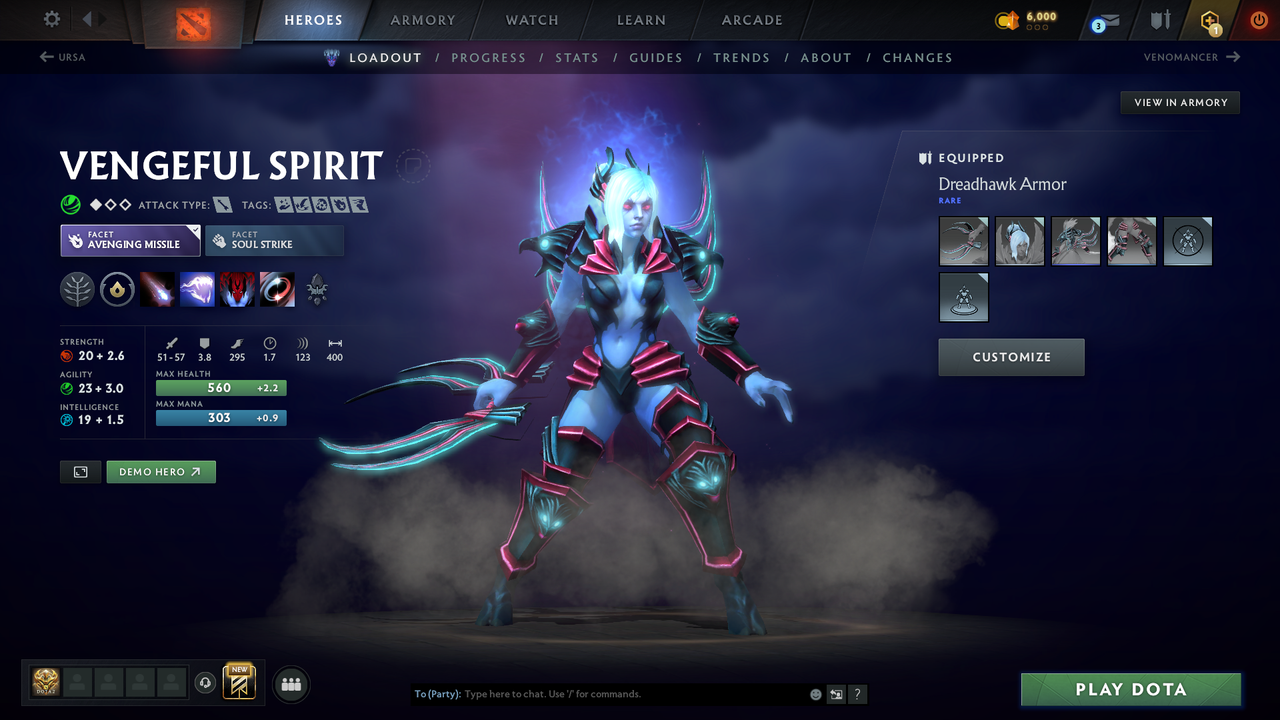Viewport: 1280px width, 720px height.
Task: Select the Nether Swap ability icon
Action: pos(277,289)
